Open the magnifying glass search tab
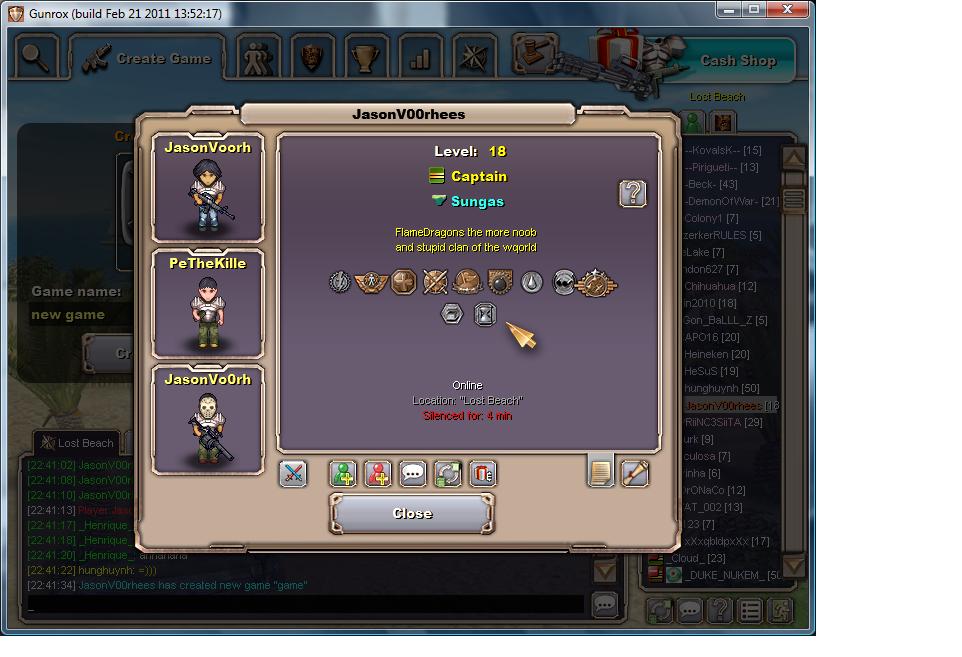Screen dimensions: 962x657 coord(36,57)
